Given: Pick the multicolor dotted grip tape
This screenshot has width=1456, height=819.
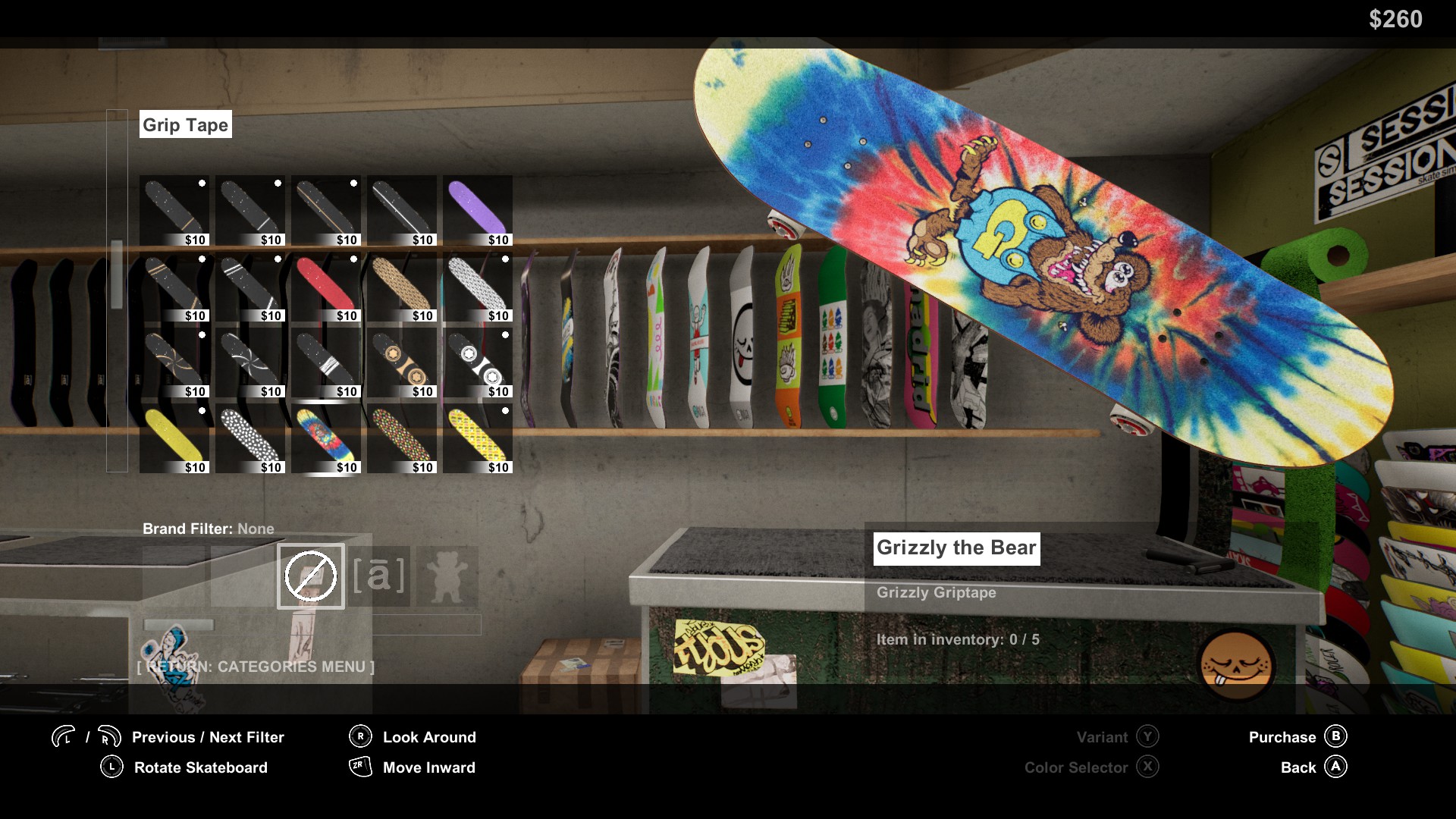Looking at the screenshot, I should coord(402,438).
